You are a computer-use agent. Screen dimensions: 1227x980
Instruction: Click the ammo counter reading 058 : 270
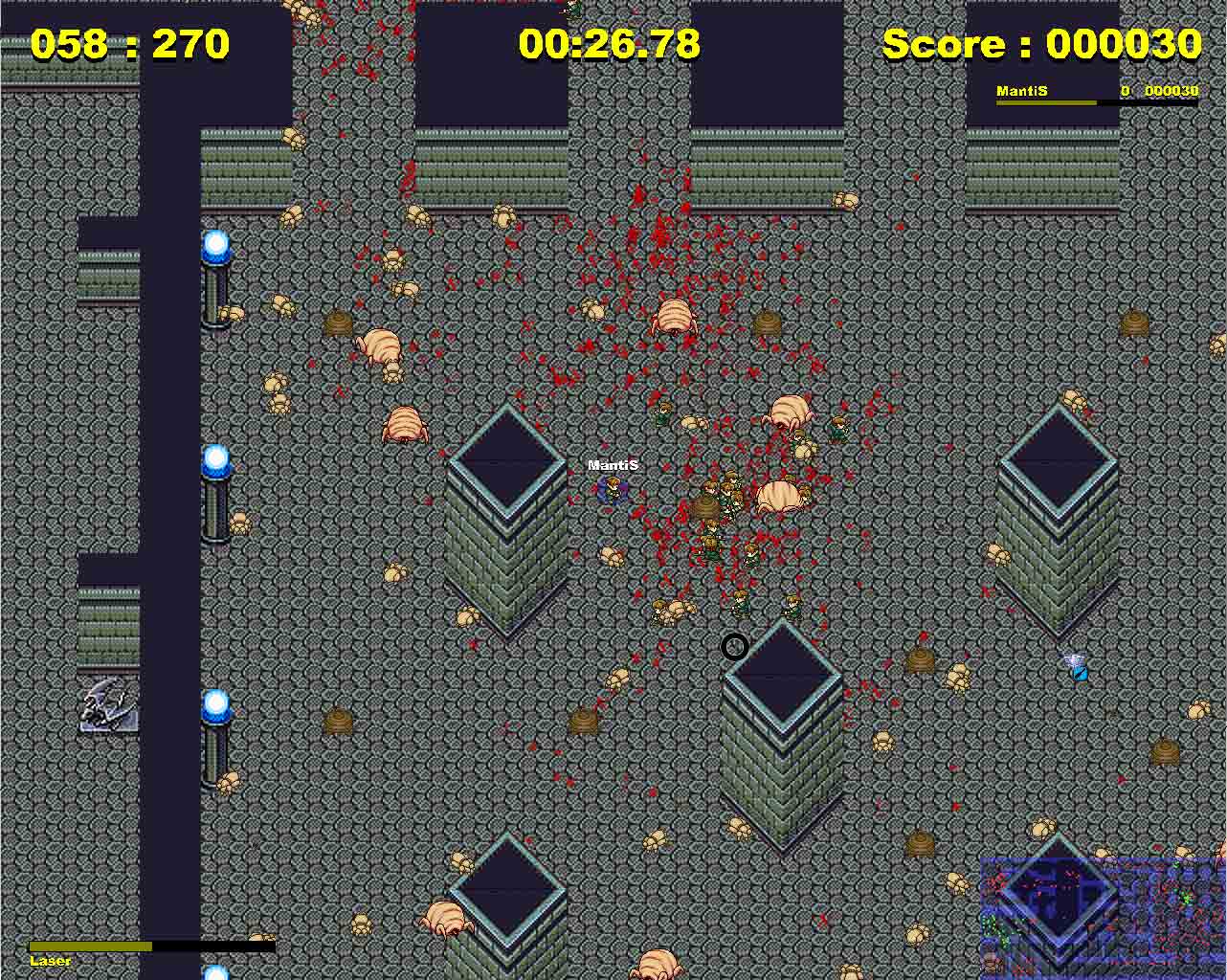point(129,43)
